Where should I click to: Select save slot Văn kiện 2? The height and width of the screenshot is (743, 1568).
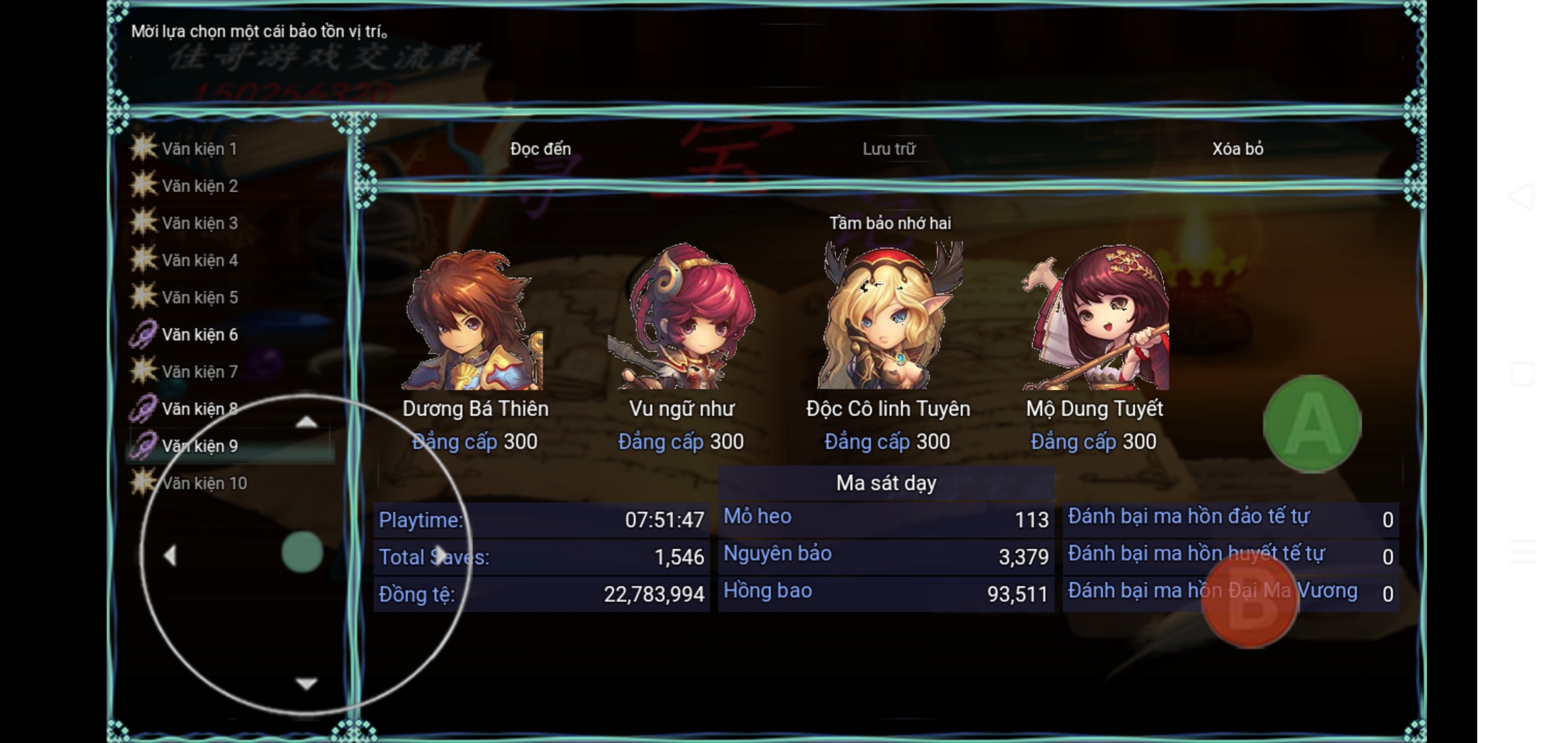(x=199, y=186)
